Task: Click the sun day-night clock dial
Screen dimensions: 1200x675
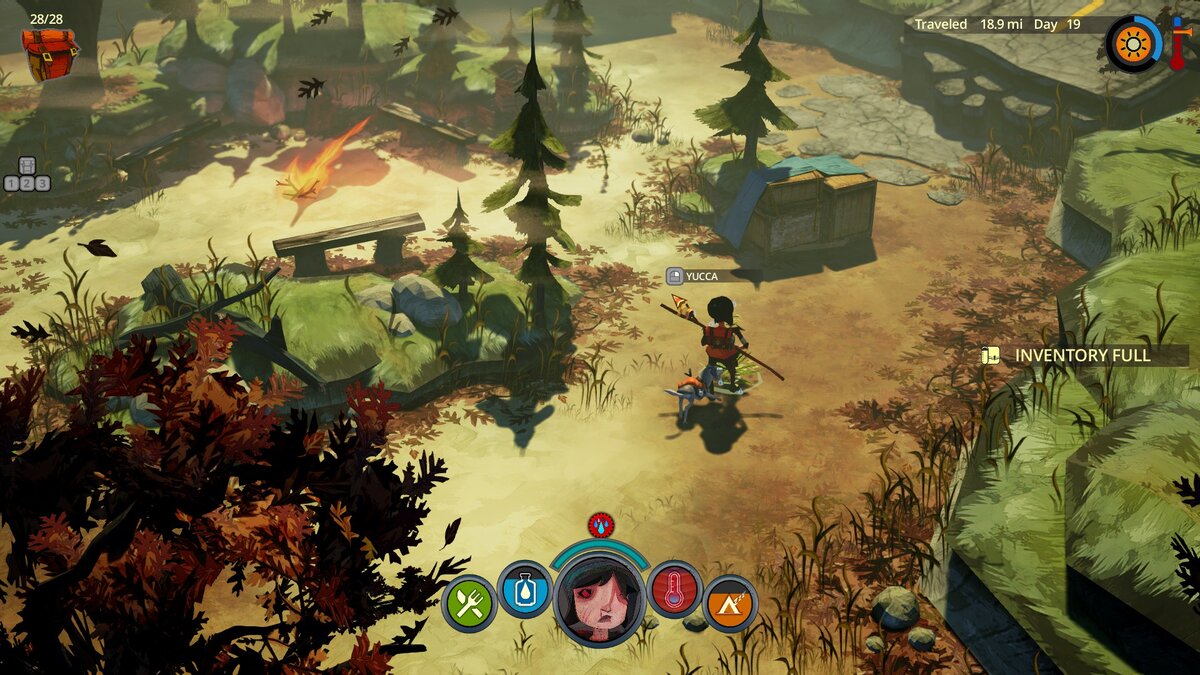Action: point(1133,43)
